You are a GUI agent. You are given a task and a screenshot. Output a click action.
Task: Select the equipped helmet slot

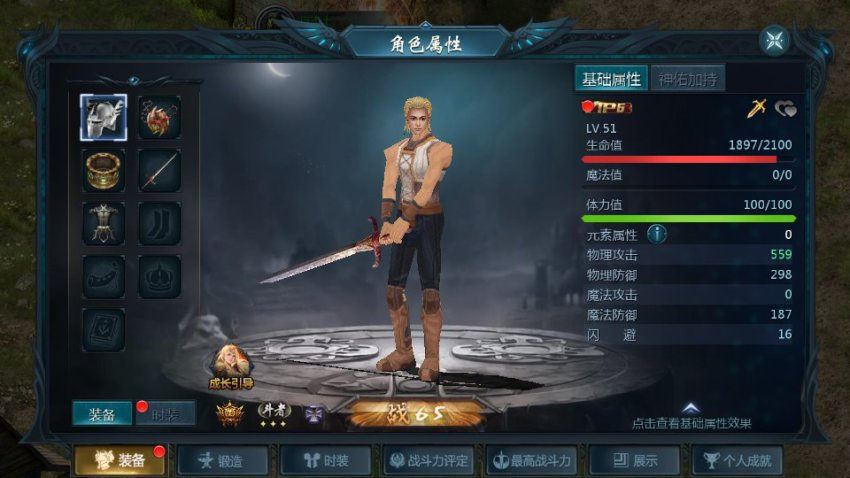tap(103, 118)
